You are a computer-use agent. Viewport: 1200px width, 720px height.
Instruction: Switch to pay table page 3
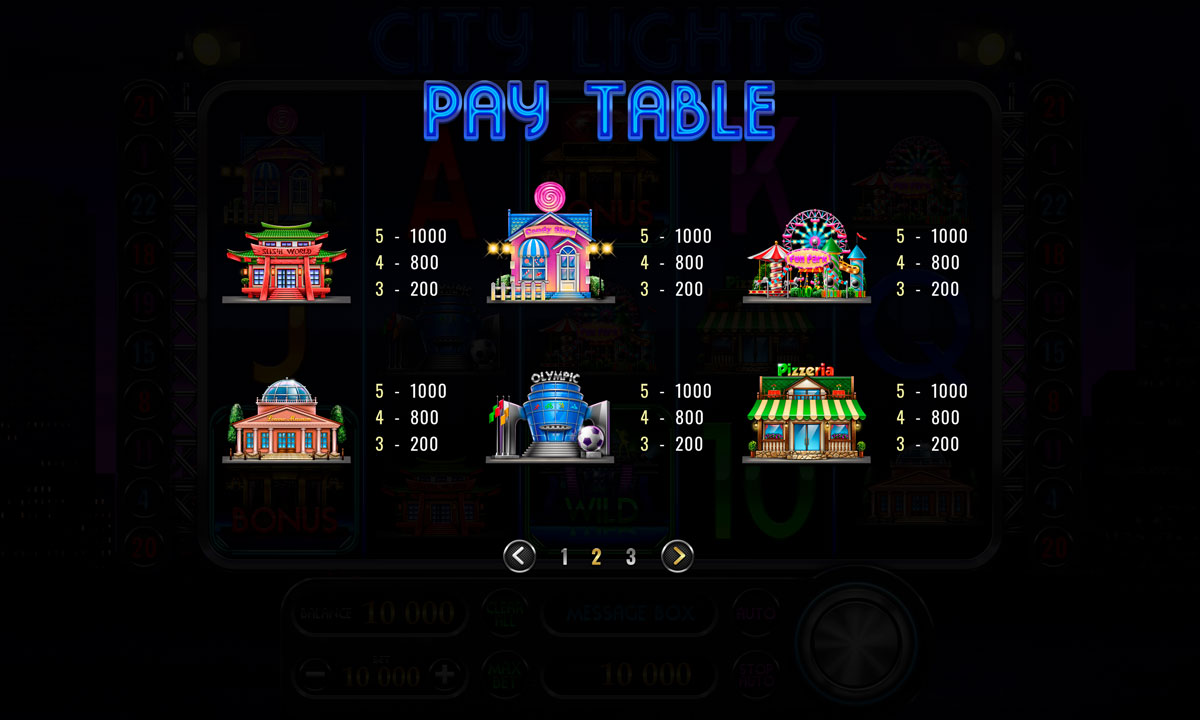pos(630,557)
